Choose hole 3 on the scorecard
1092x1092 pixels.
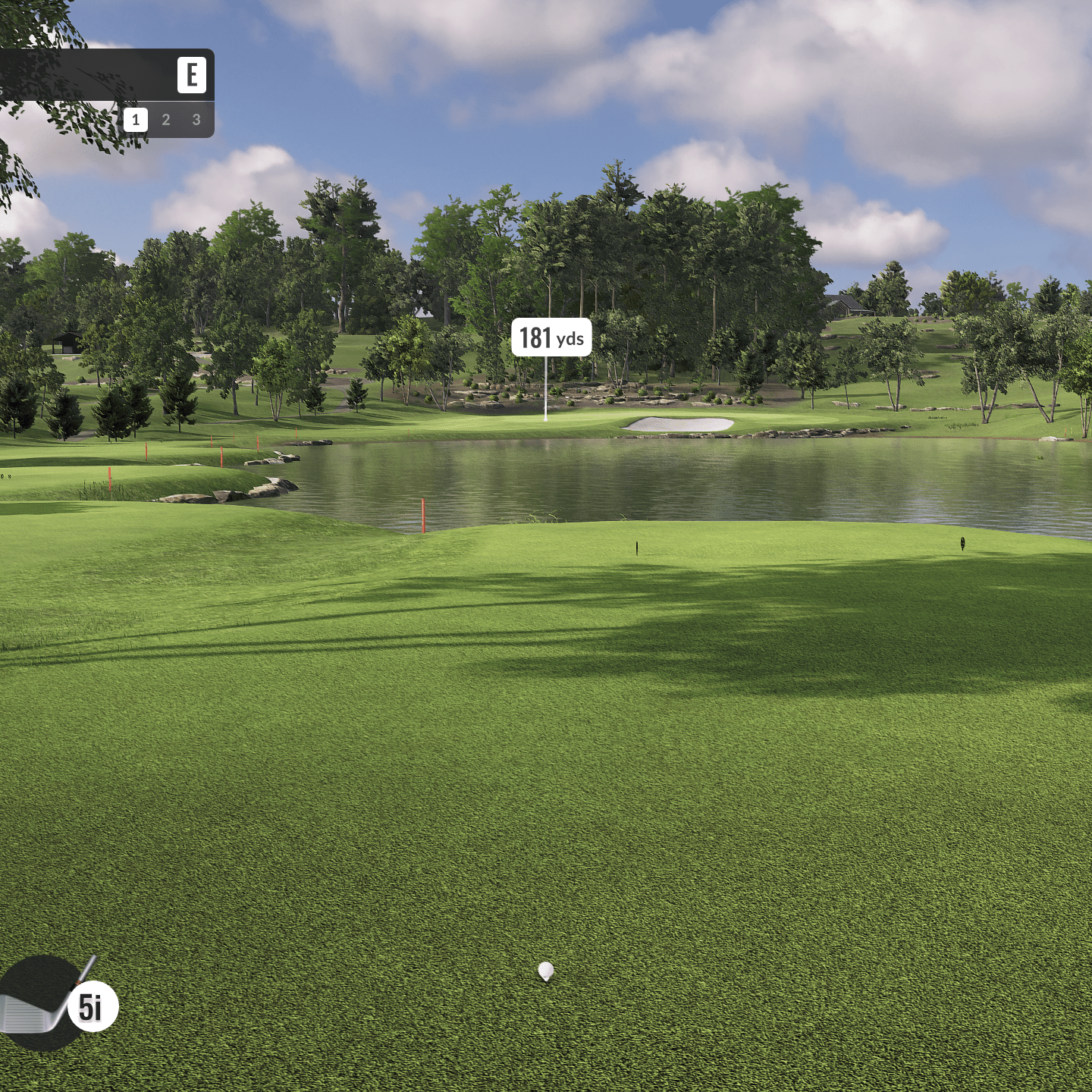coord(196,120)
